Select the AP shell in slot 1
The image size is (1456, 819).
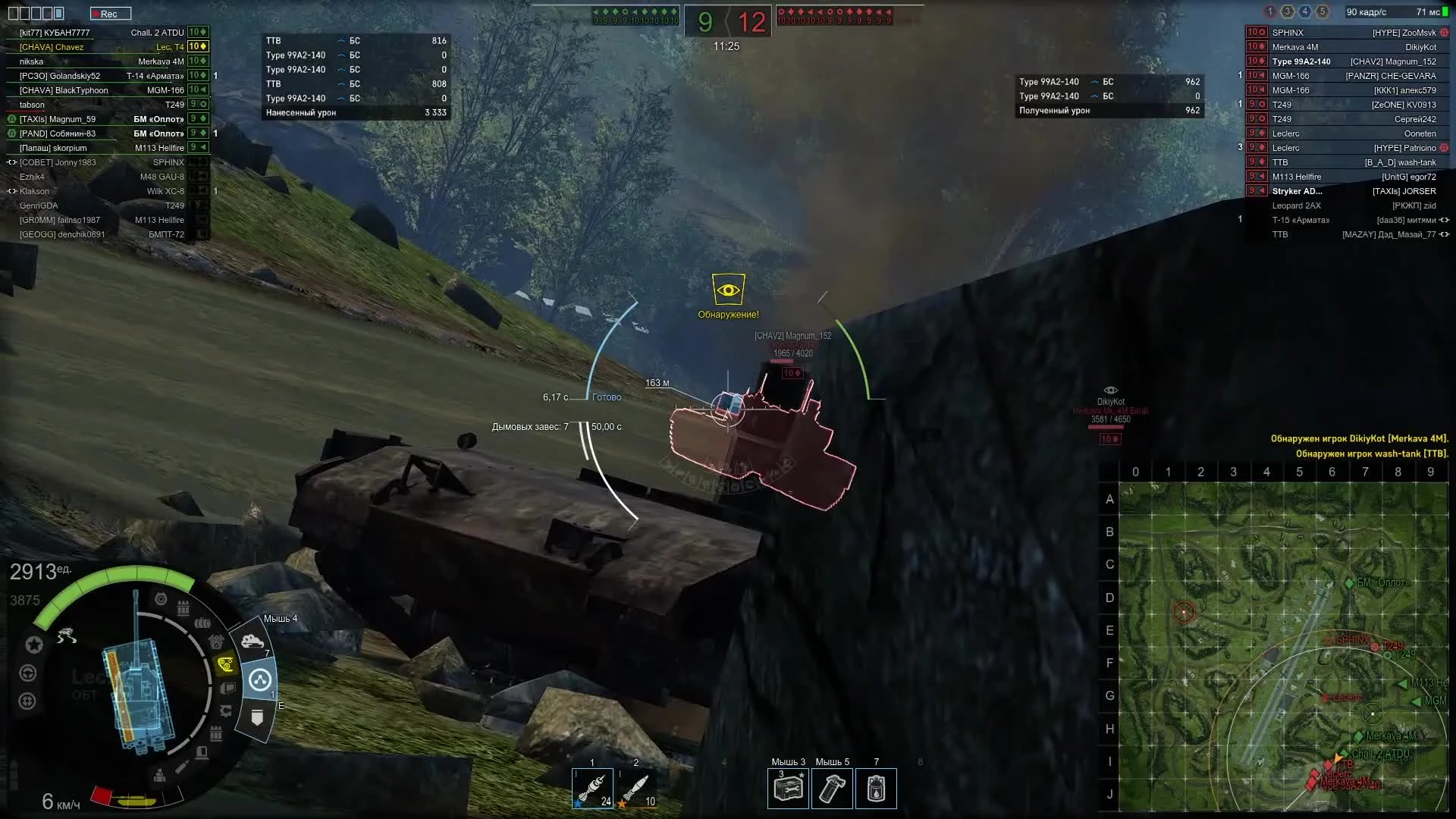click(593, 789)
